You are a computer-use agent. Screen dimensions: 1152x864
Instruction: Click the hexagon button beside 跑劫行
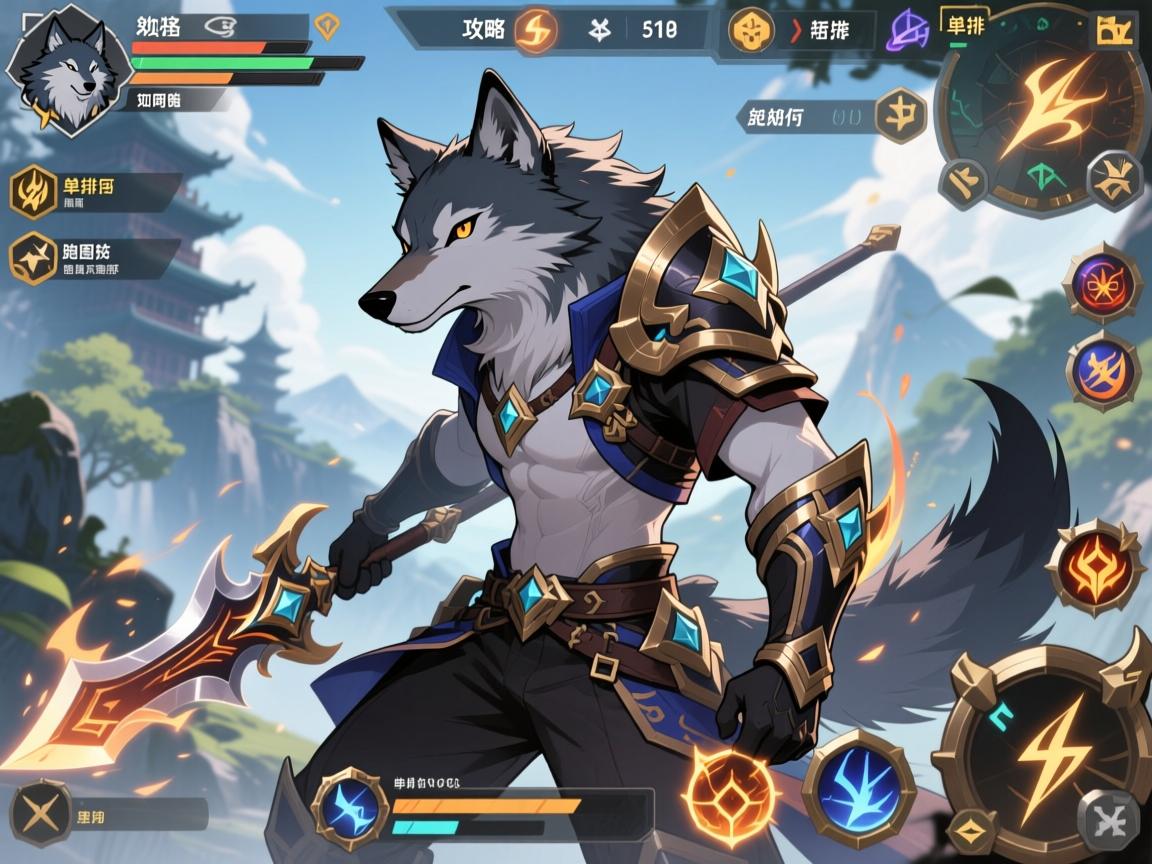[x=900, y=115]
